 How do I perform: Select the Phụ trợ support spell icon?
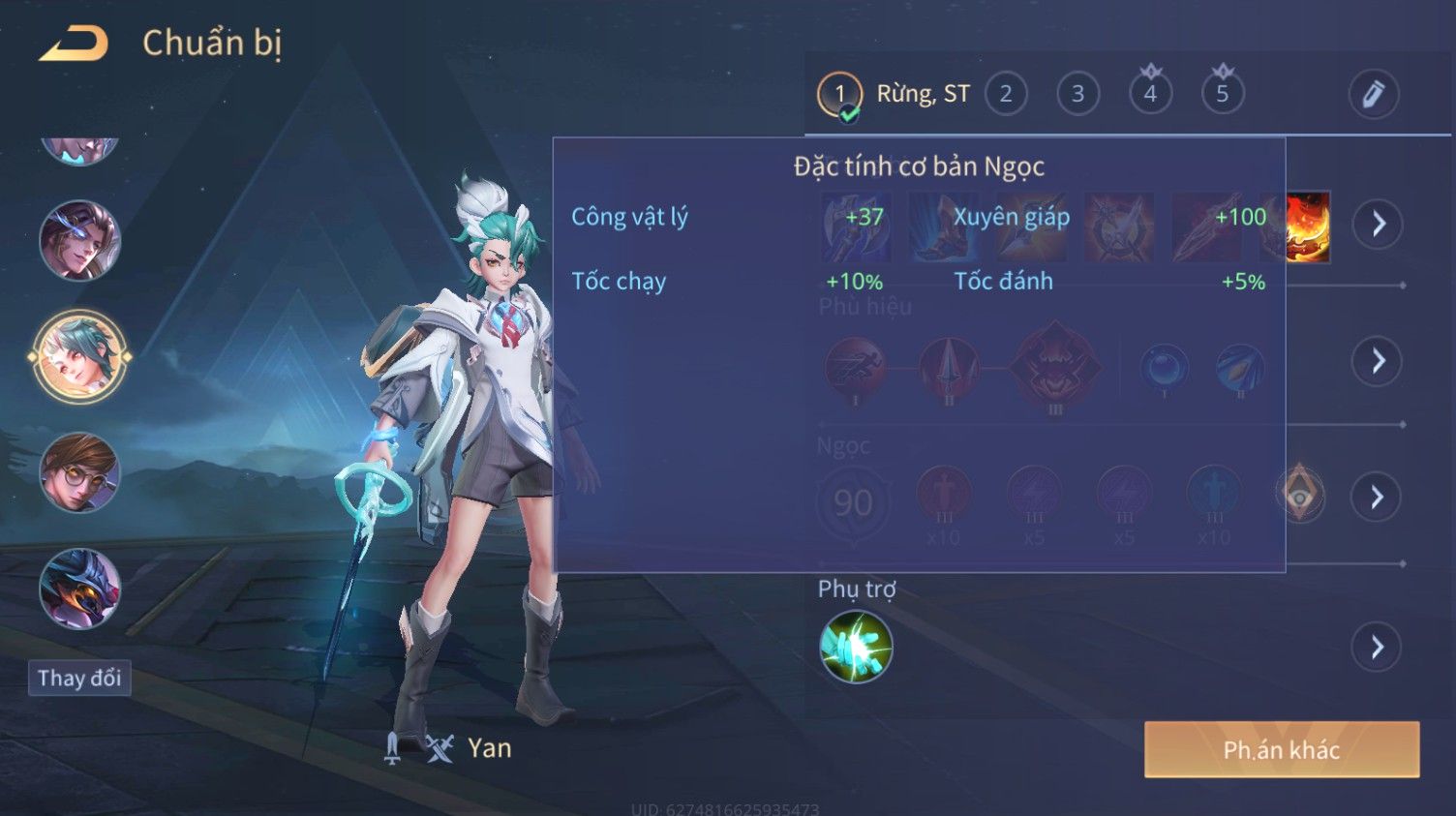click(x=856, y=647)
